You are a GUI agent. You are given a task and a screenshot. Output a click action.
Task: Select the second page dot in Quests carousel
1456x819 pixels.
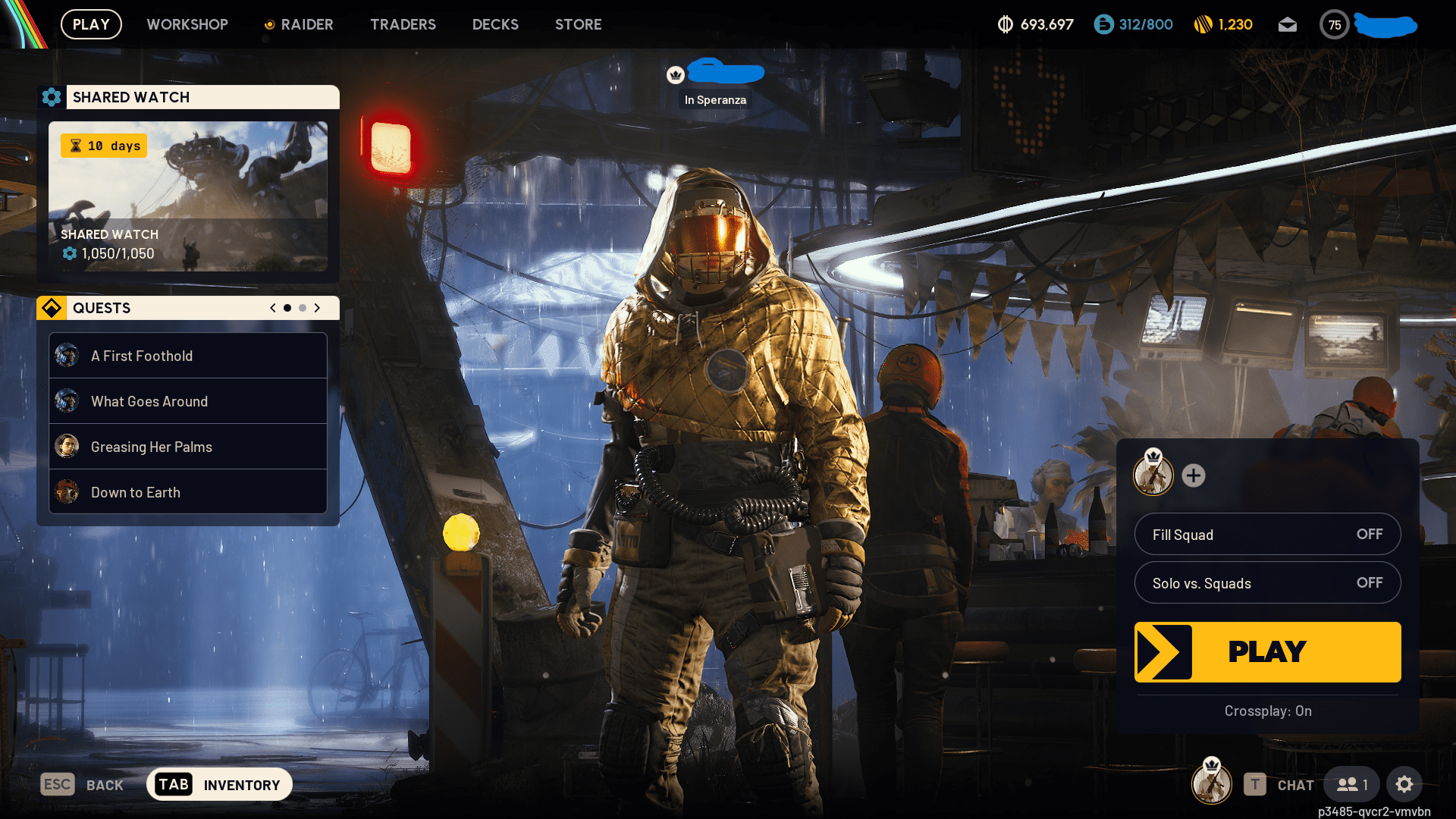(x=302, y=308)
